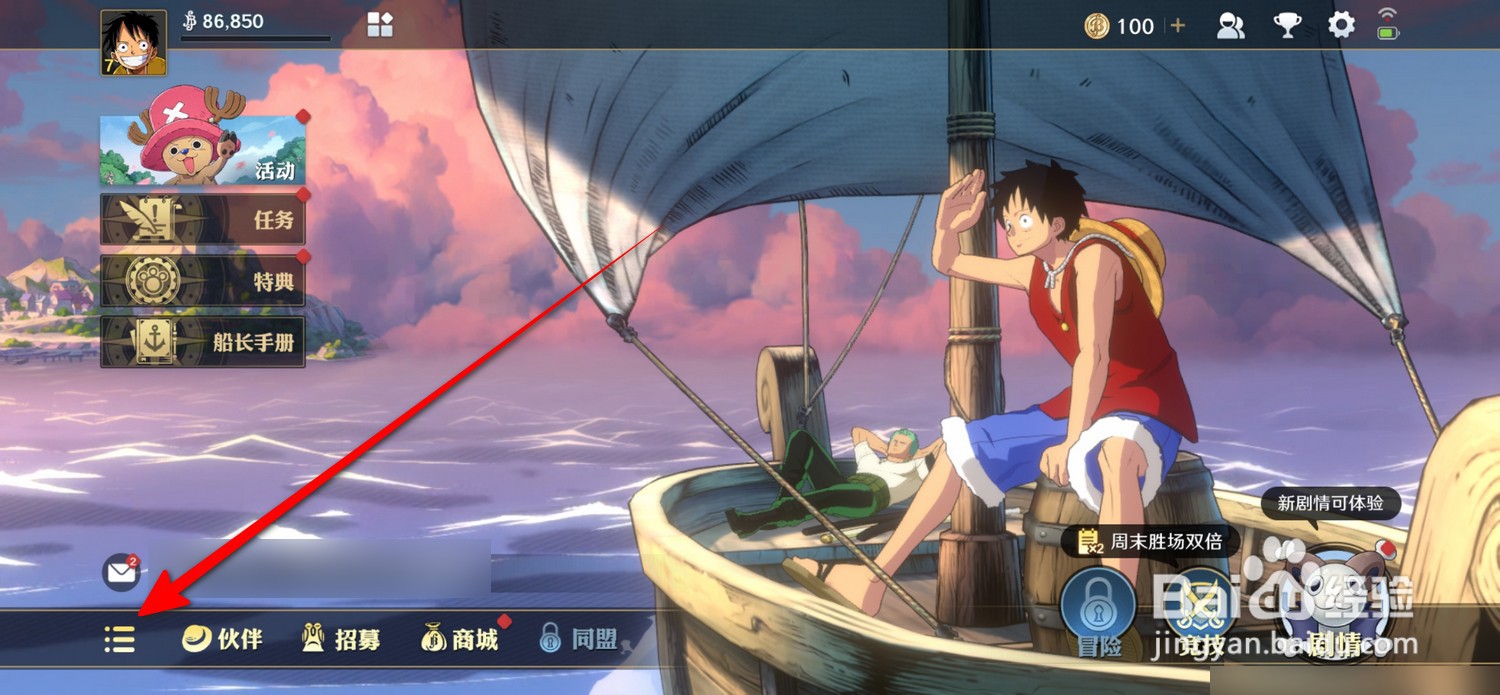Open the 船长手册 captain handbook
The height and width of the screenshot is (695, 1500).
[x=203, y=342]
